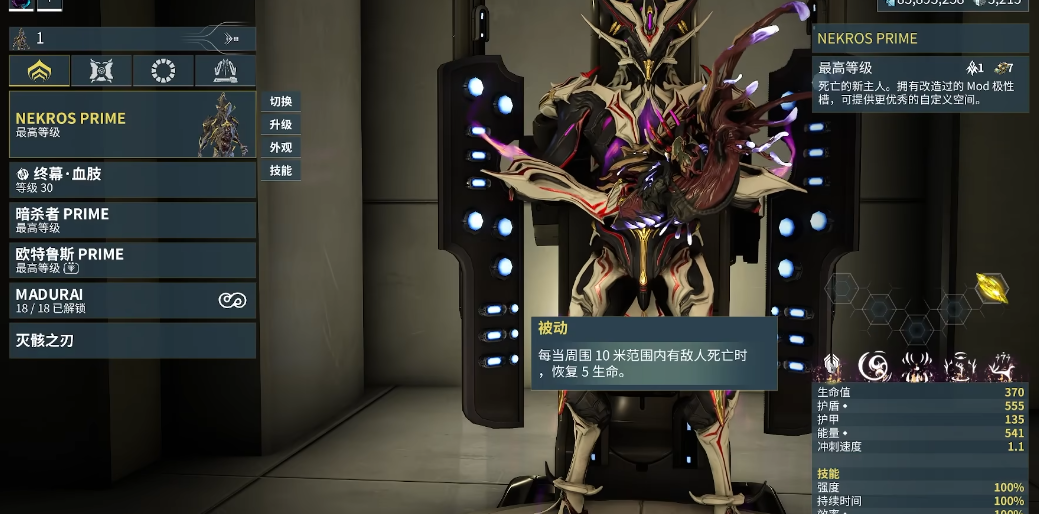Select the 终幕·血肢 weapon slot
The width and height of the screenshot is (1039, 514).
pos(132,179)
